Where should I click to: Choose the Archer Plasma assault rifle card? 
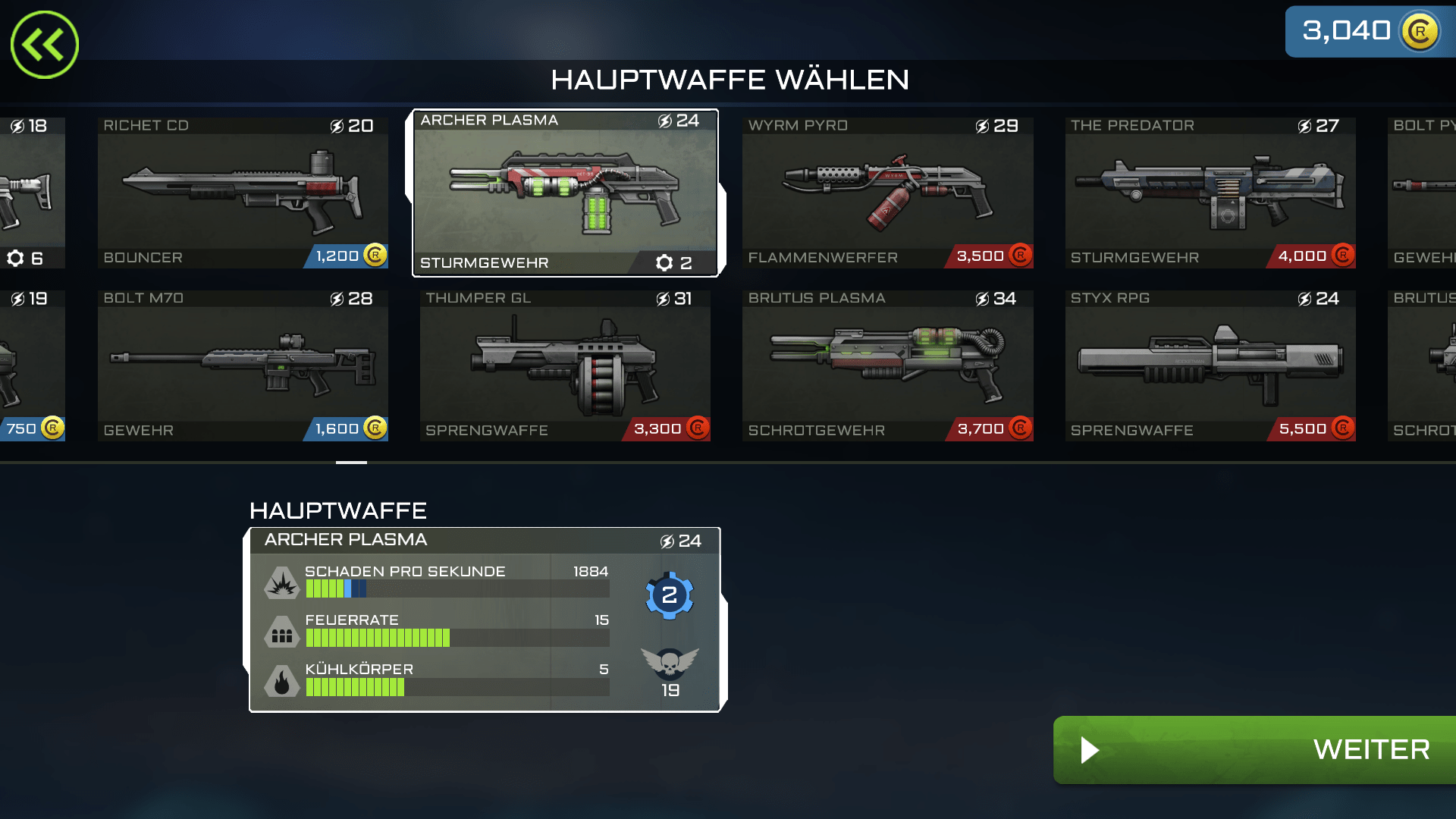pyautogui.click(x=565, y=193)
